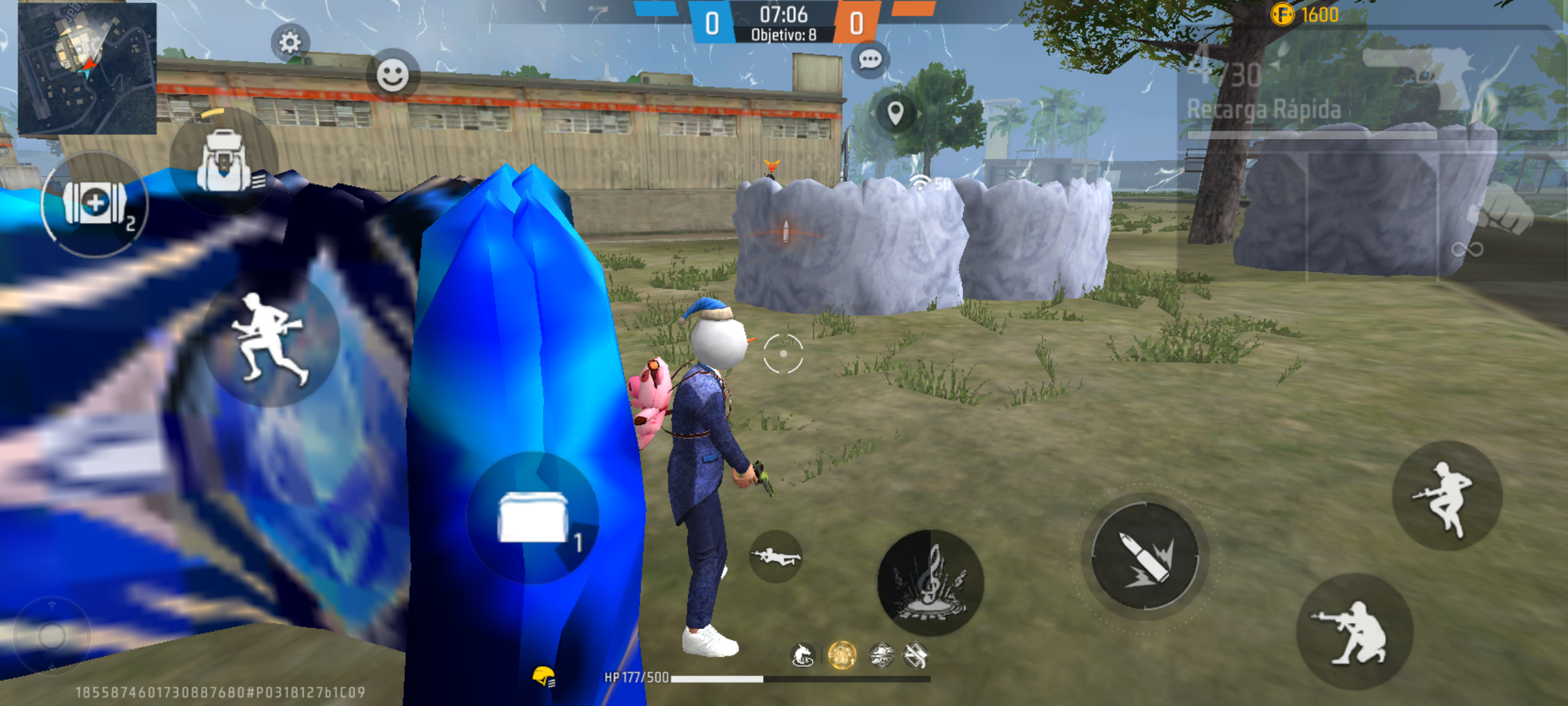Image resolution: width=1568 pixels, height=706 pixels.
Task: Open the smiley emote menu
Action: click(393, 75)
